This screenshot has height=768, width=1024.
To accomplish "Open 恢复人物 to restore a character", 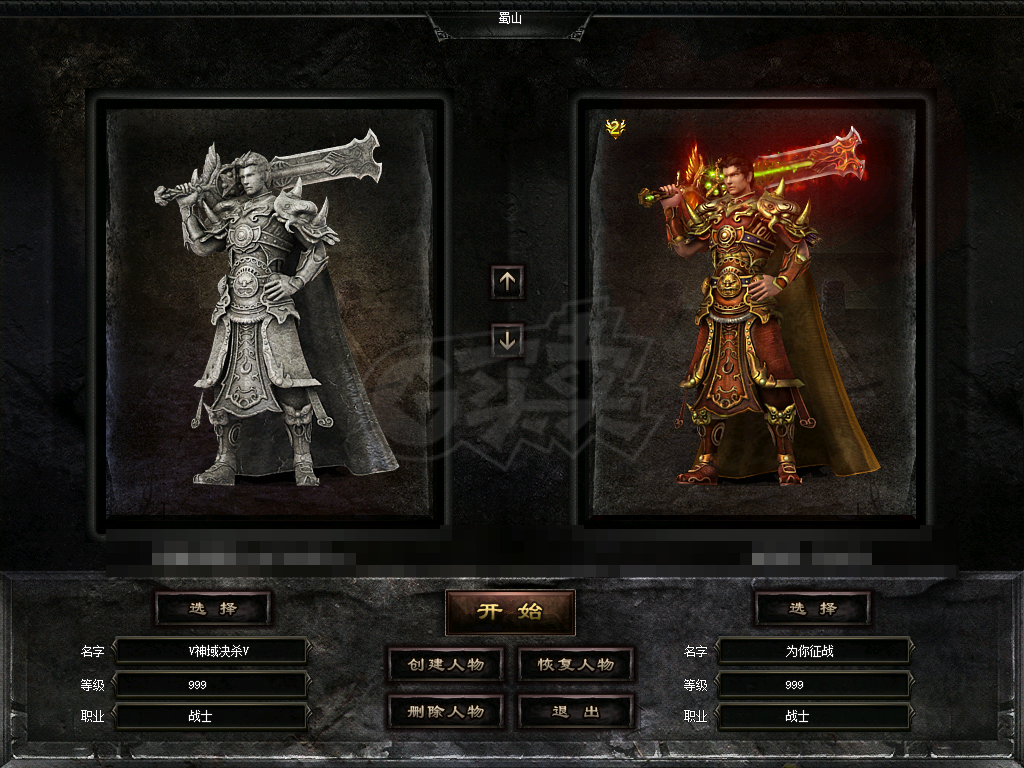I will tap(576, 665).
